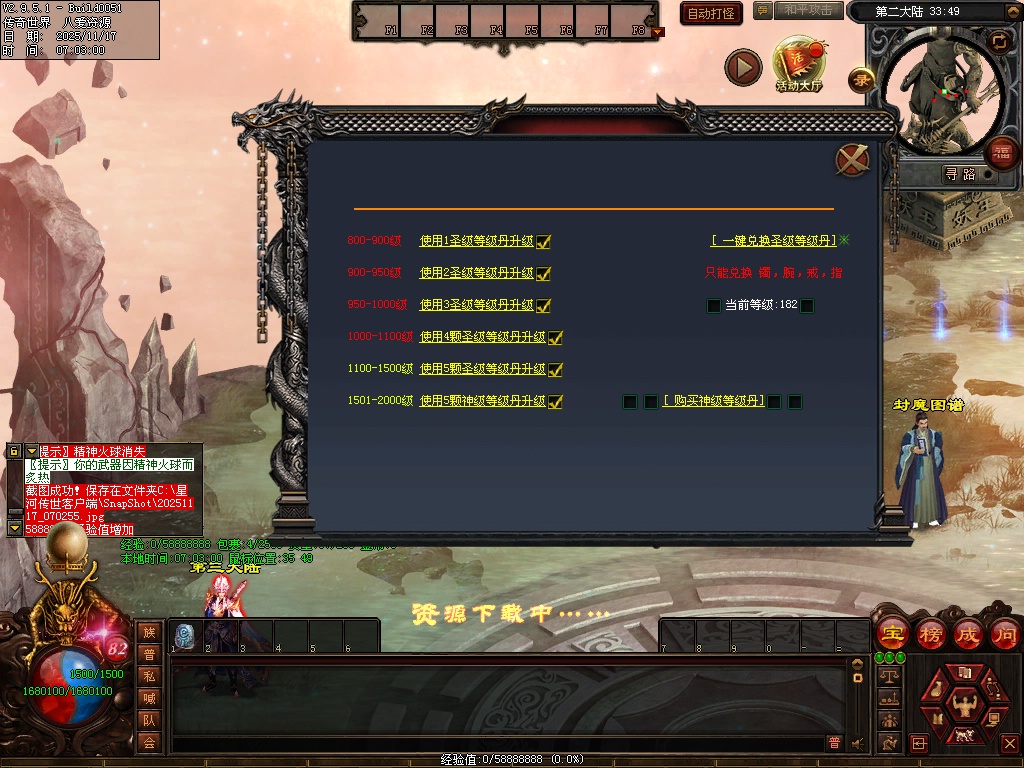This screenshot has height=768, width=1024.
Task: Toggle the 自动打怪 auto-fight button
Action: point(711,13)
